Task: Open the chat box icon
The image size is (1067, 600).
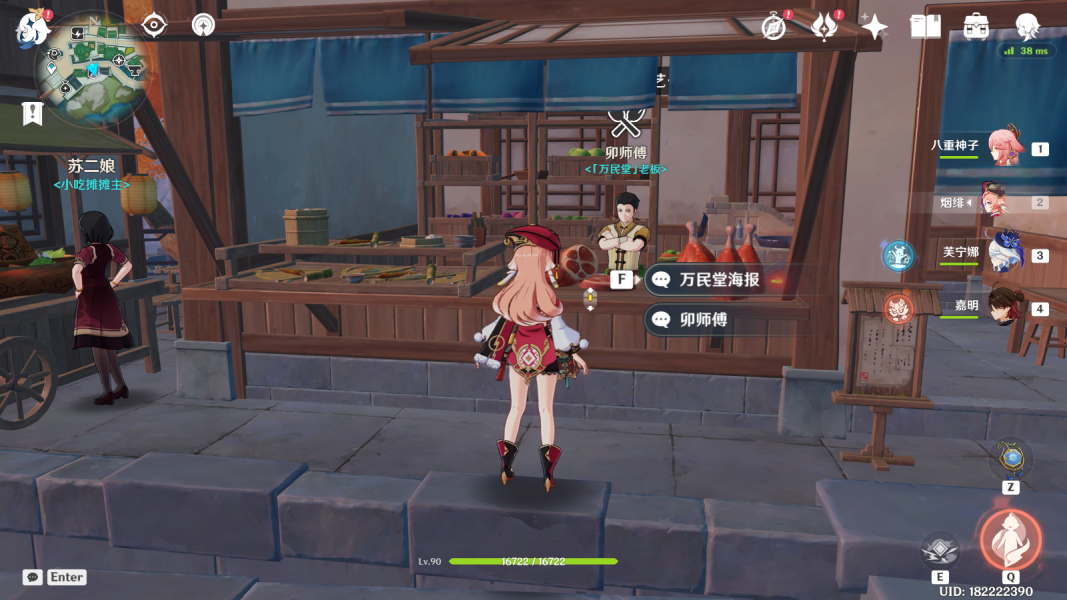Action: click(33, 577)
